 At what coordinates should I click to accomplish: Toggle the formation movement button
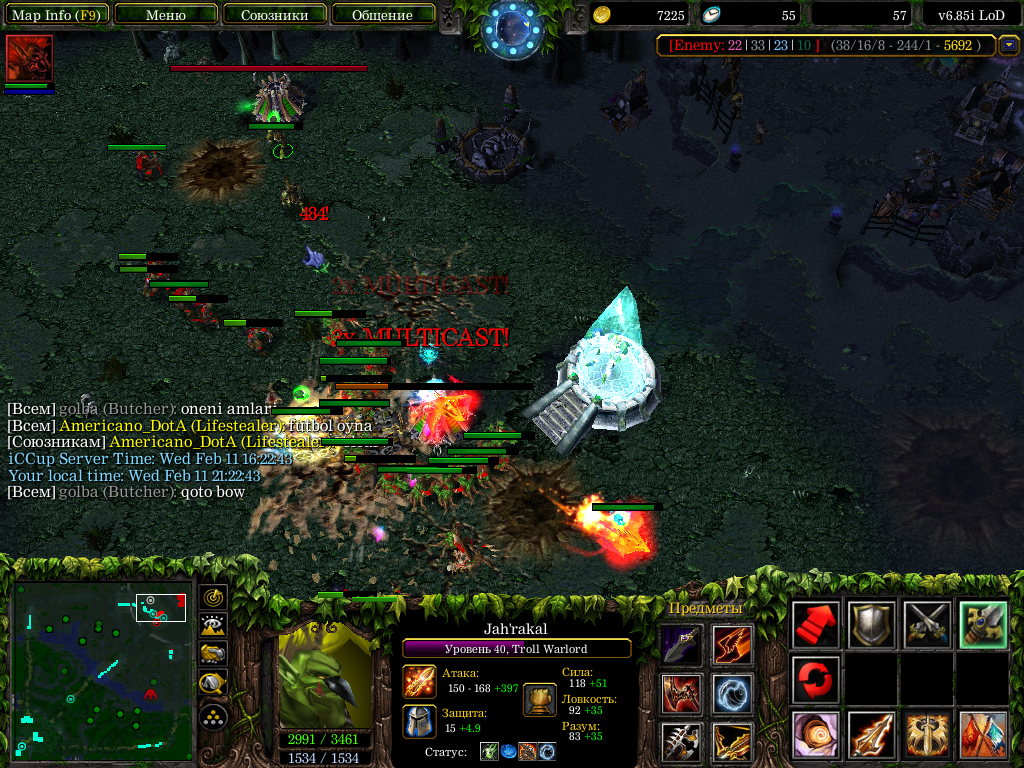tap(214, 716)
